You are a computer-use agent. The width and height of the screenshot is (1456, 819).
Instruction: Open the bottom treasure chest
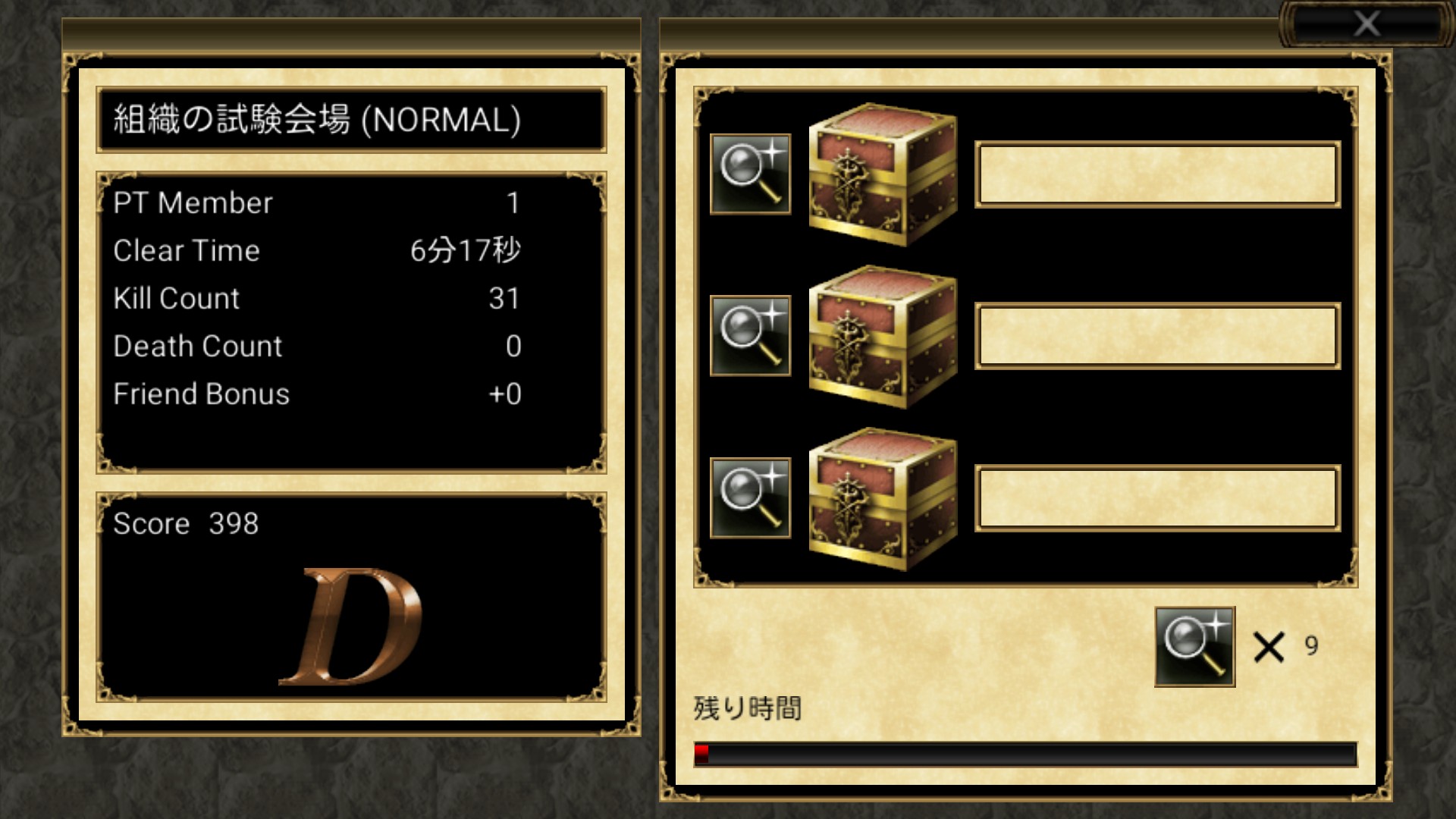point(883,499)
